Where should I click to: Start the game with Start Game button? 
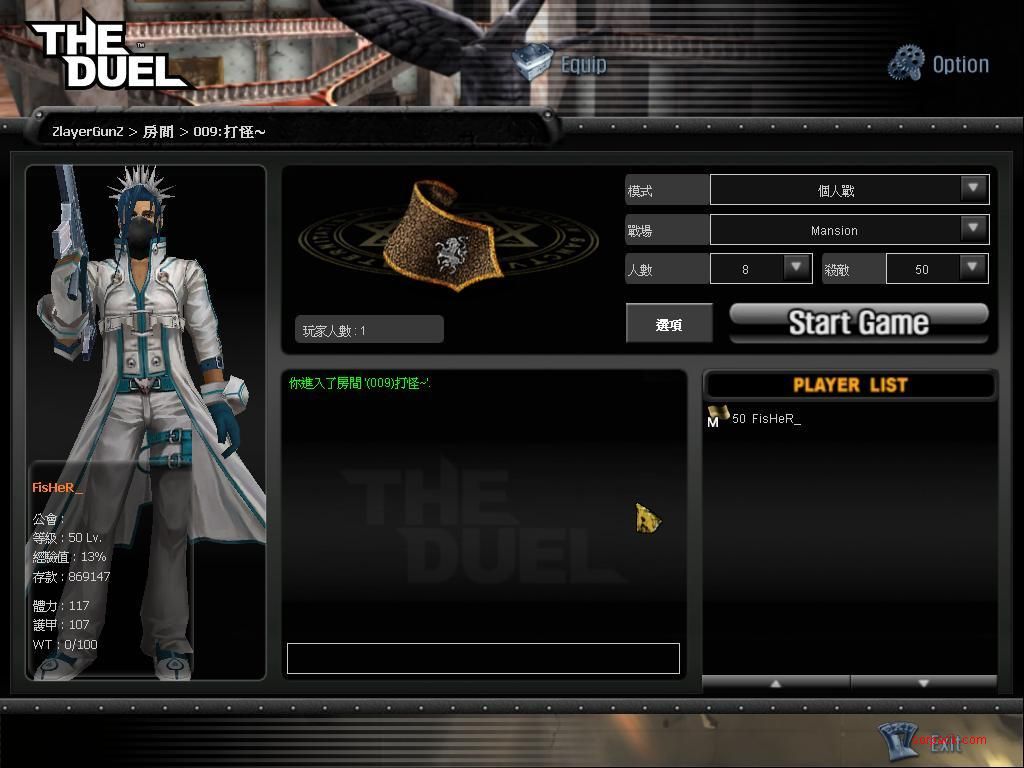pos(858,322)
